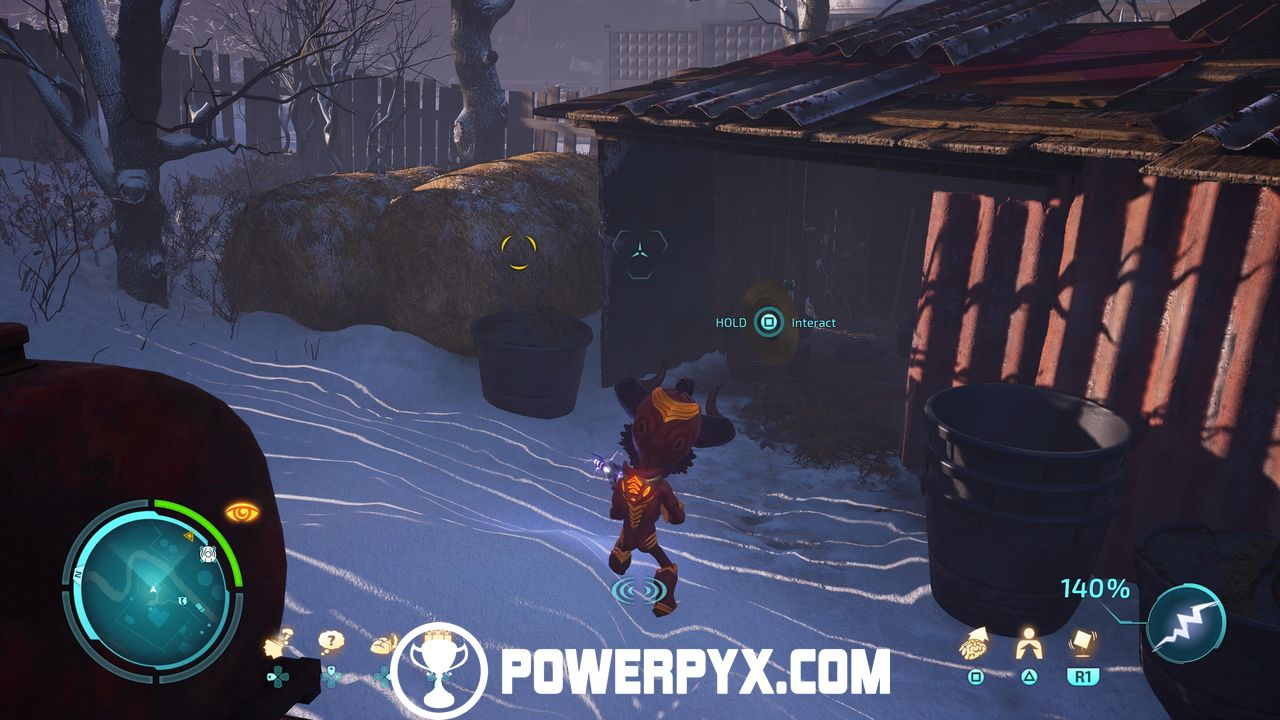Viewport: 1280px width, 720px height.
Task: Click the yellow warning triangle on the minimap
Action: coord(188,537)
